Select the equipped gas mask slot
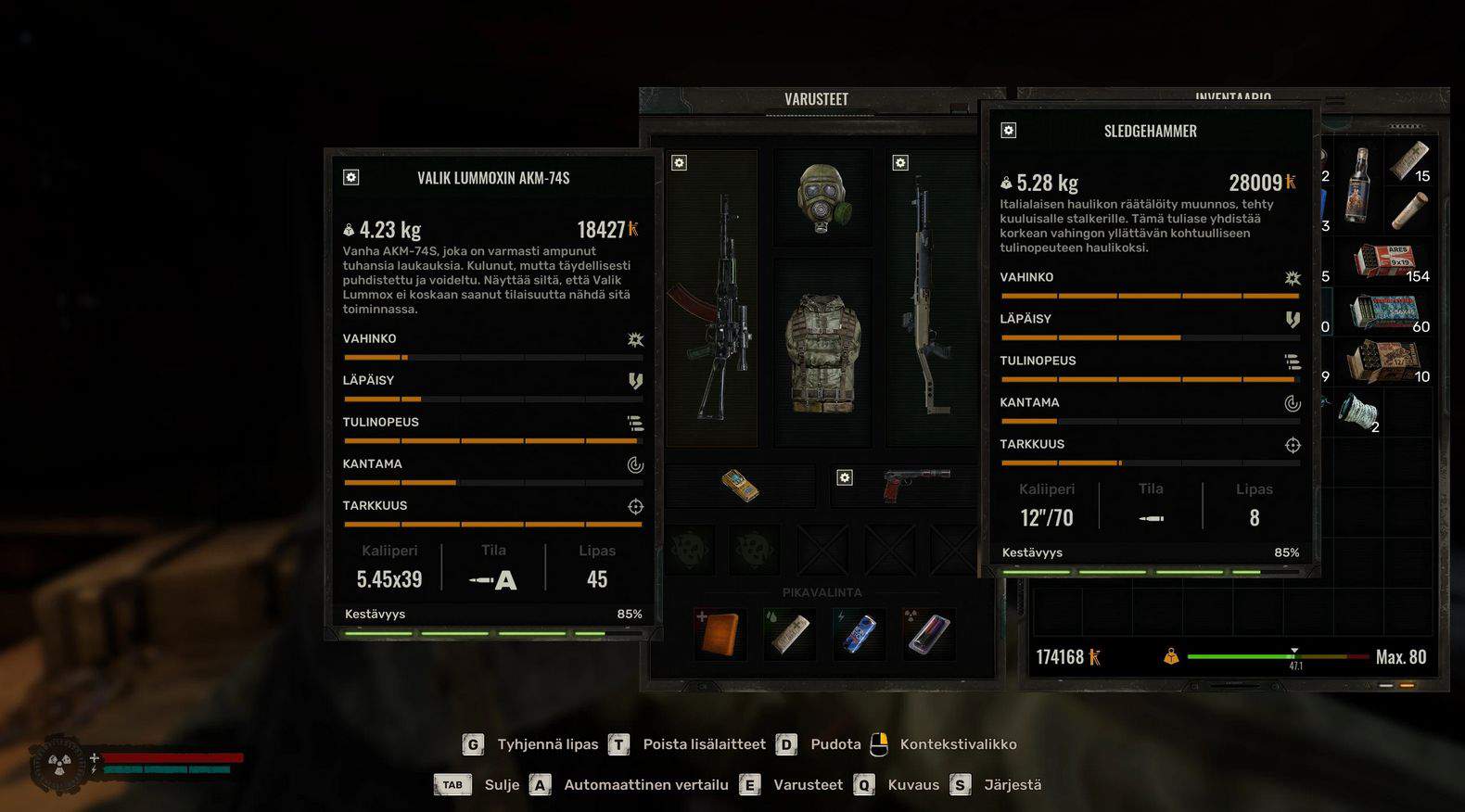Image resolution: width=1465 pixels, height=812 pixels. pyautogui.click(x=822, y=197)
